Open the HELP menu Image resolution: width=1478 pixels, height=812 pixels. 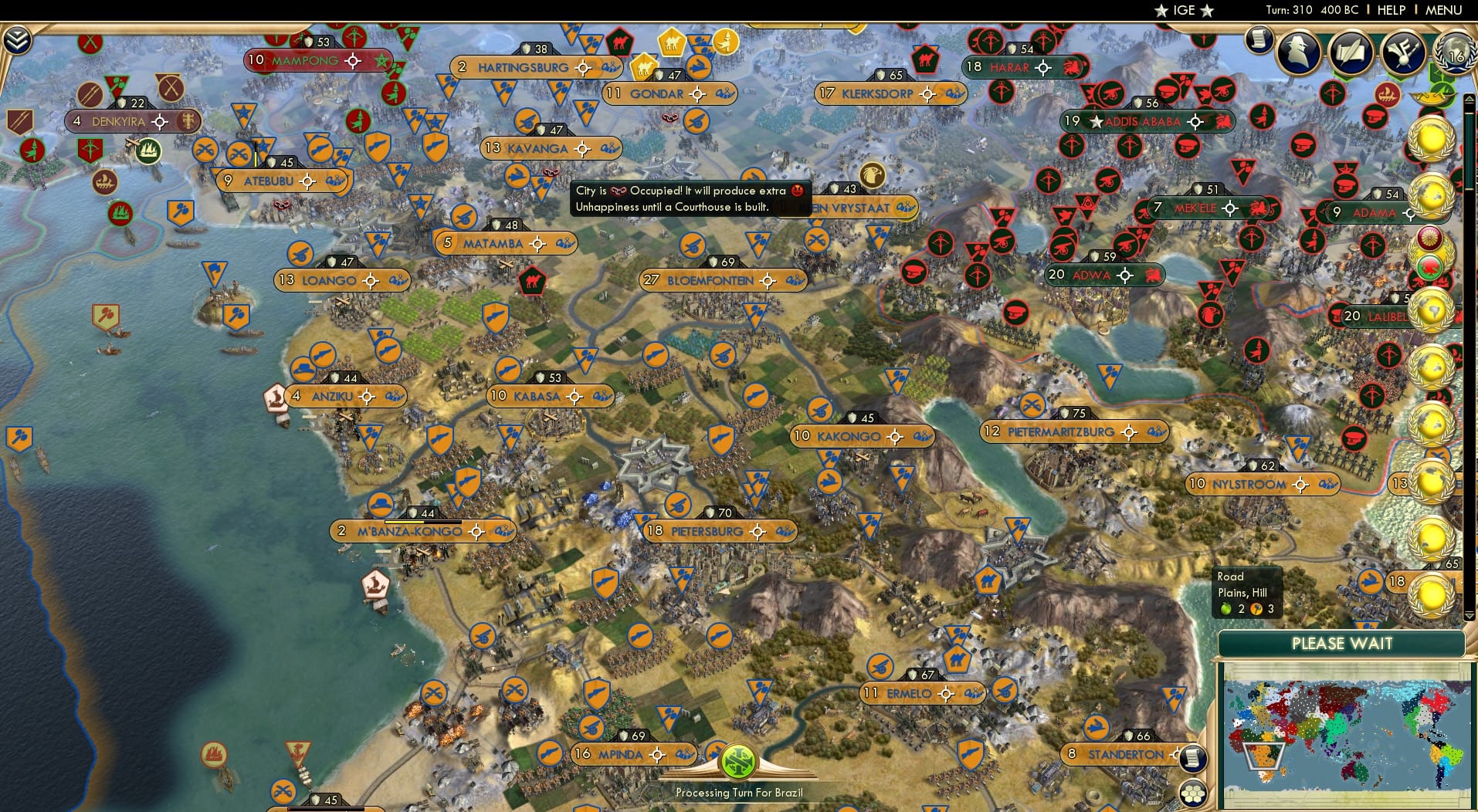pyautogui.click(x=1390, y=10)
